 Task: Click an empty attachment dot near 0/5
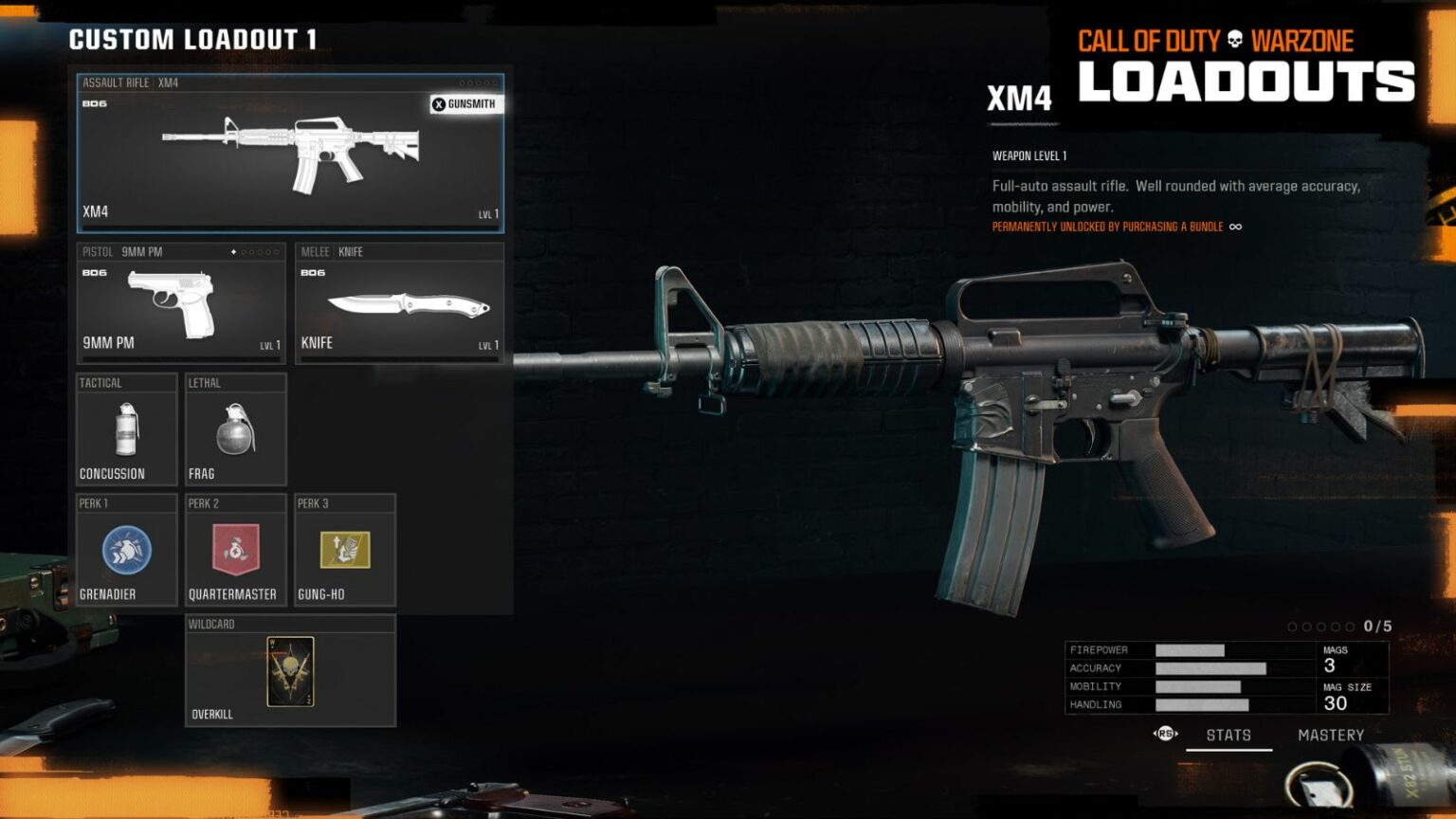point(1294,626)
